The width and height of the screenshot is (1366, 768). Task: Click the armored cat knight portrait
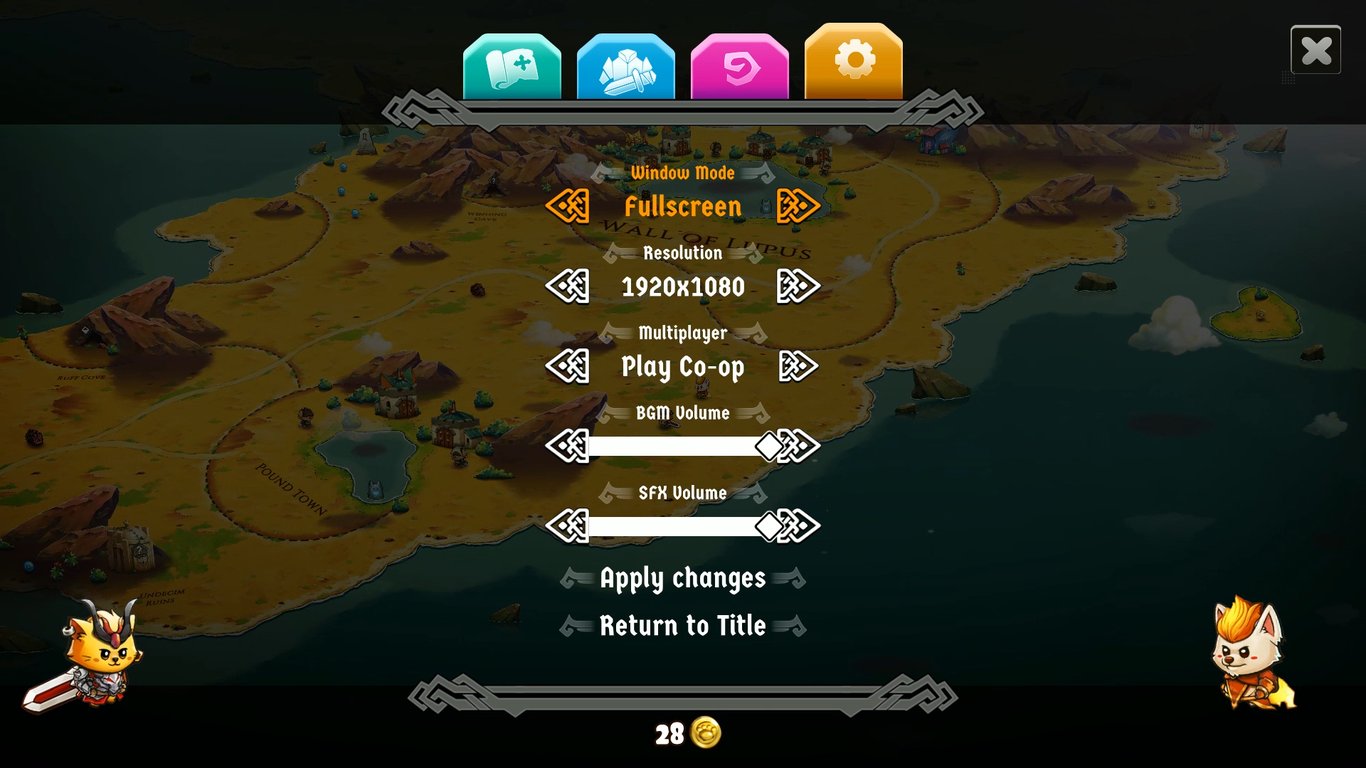pyautogui.click(x=100, y=655)
